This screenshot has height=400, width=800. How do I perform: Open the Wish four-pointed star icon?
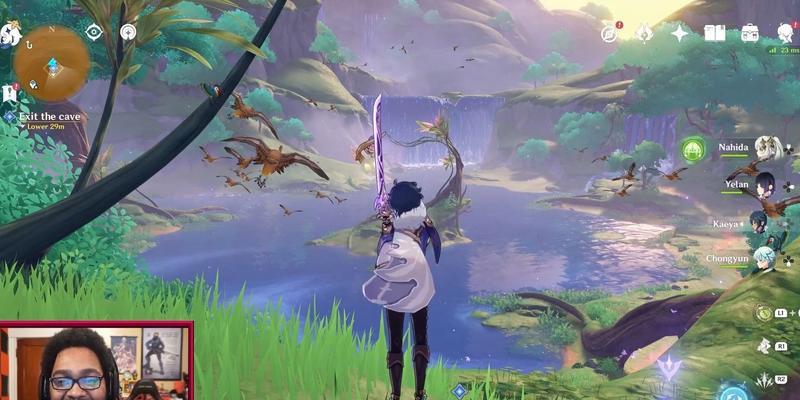point(680,33)
